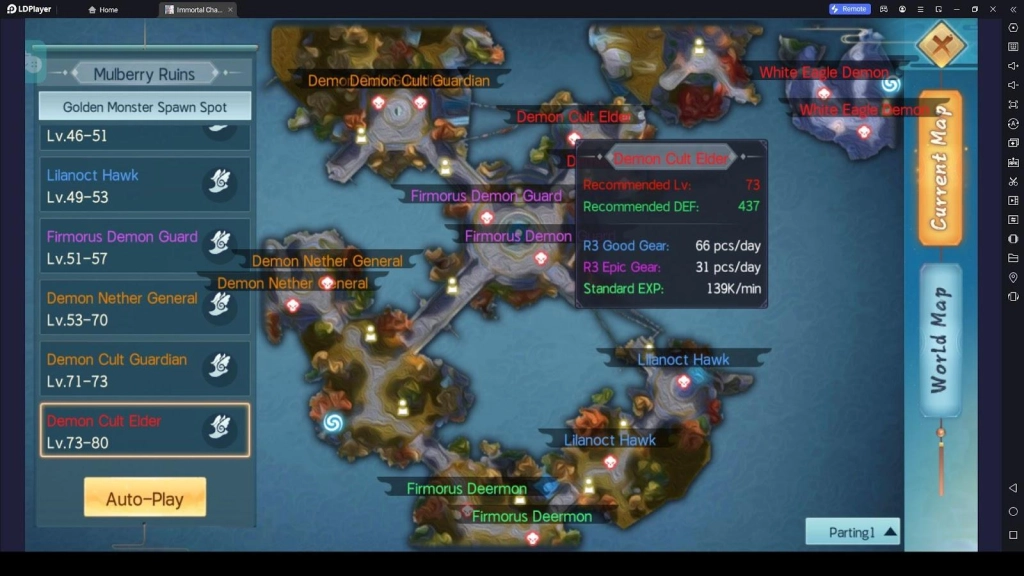The image size is (1024, 576).
Task: Click the Demon Cult Guardian map label
Action: (x=398, y=81)
